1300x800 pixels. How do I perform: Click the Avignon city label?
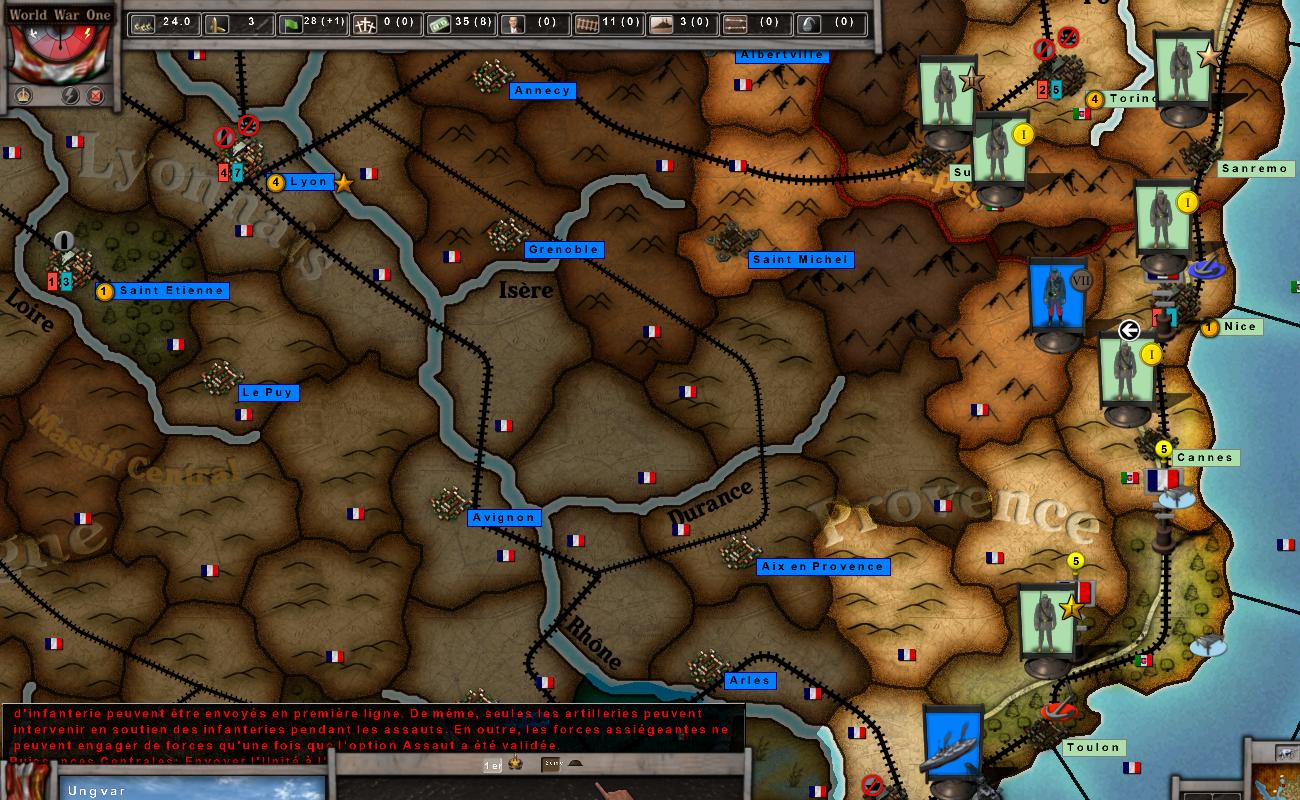pyautogui.click(x=504, y=517)
